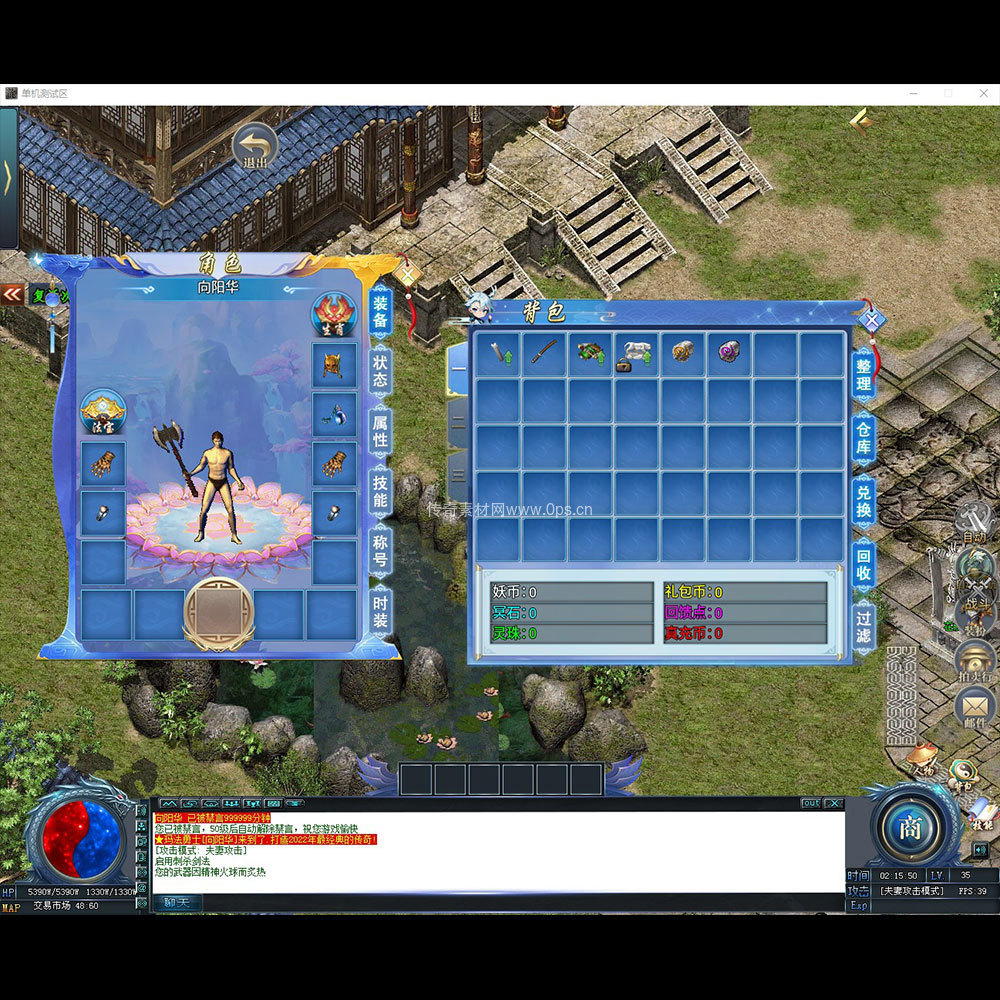Select the black staff in the backpack
This screenshot has height=1000, width=1000.
(x=544, y=354)
